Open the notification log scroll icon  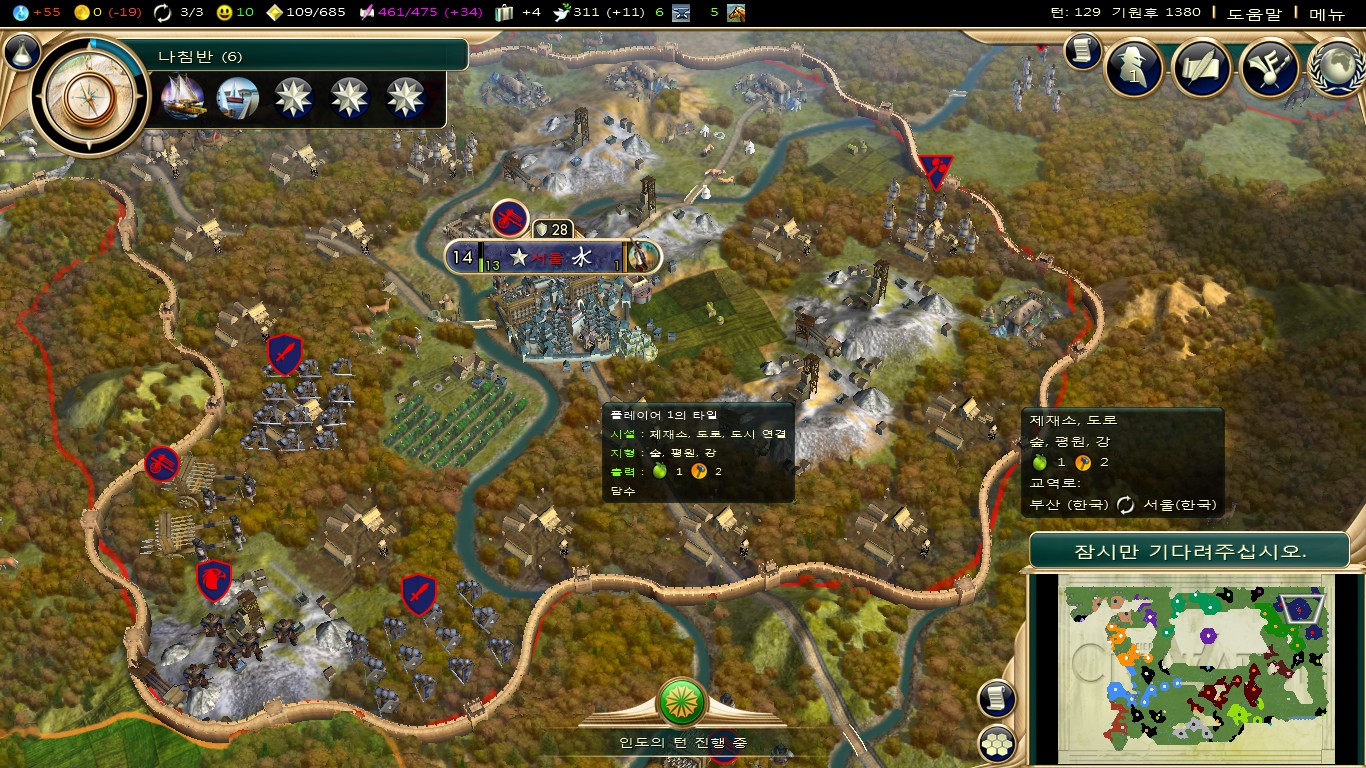click(x=1082, y=51)
